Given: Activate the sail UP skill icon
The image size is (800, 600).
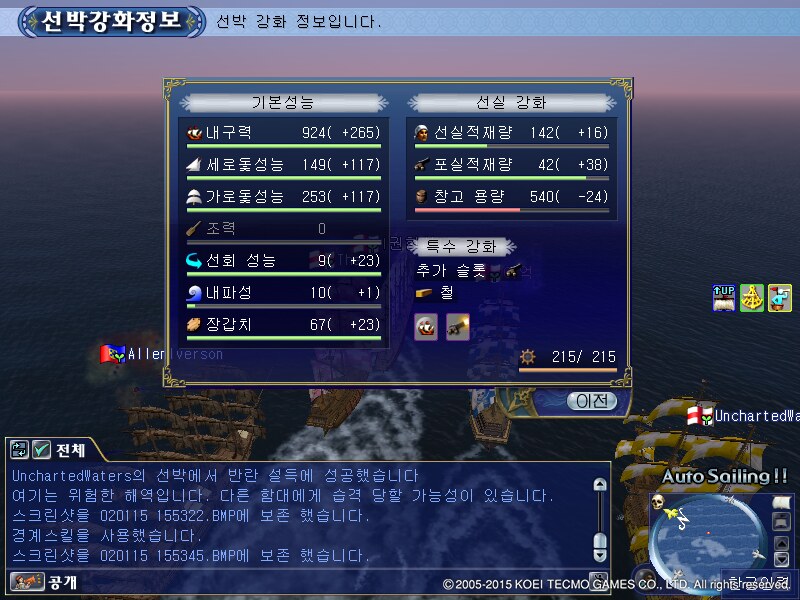Looking at the screenshot, I should pyautogui.click(x=724, y=298).
